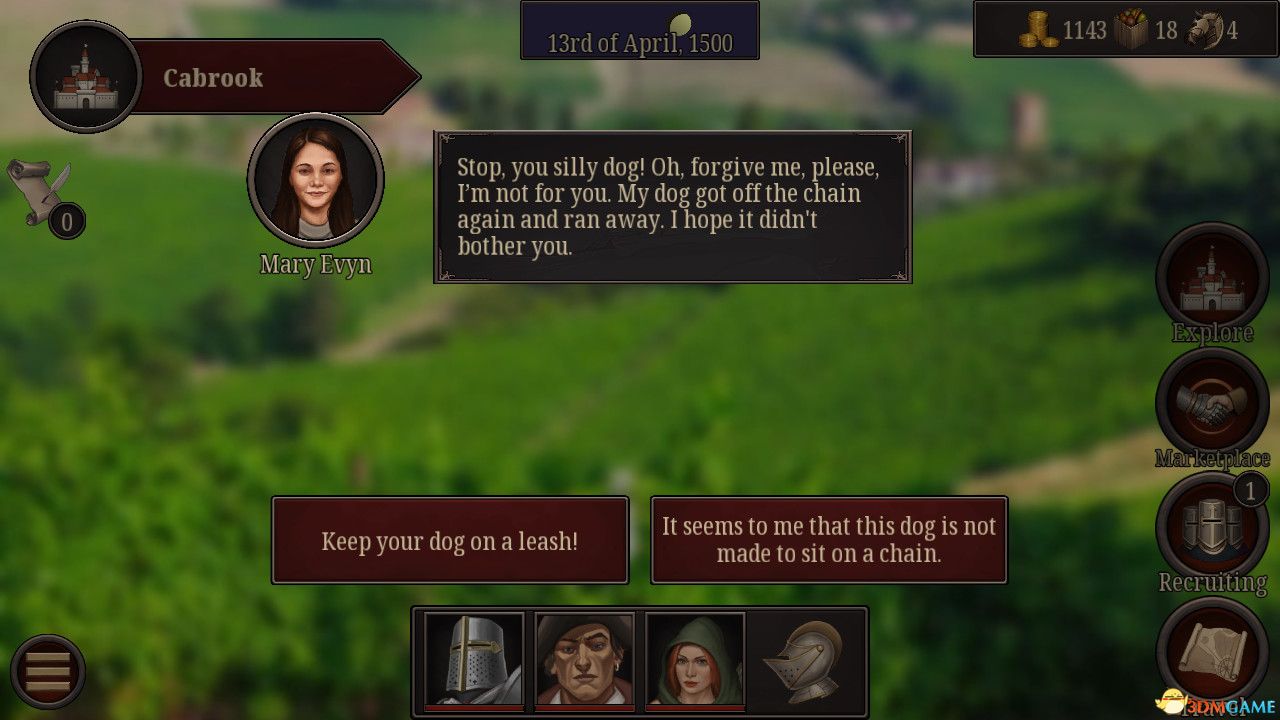Select the knight with great helm portrait
Viewport: 1280px width, 720px height.
click(x=474, y=660)
